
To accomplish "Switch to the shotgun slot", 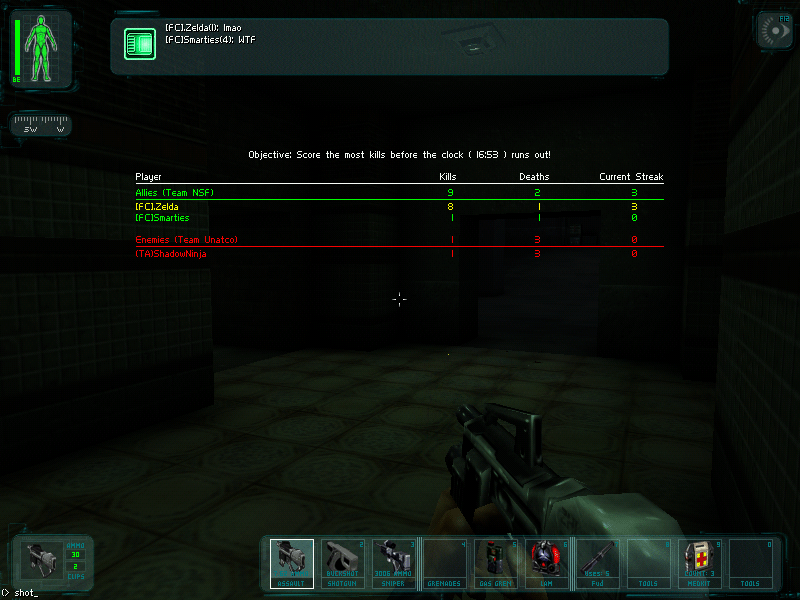I will pos(343,563).
